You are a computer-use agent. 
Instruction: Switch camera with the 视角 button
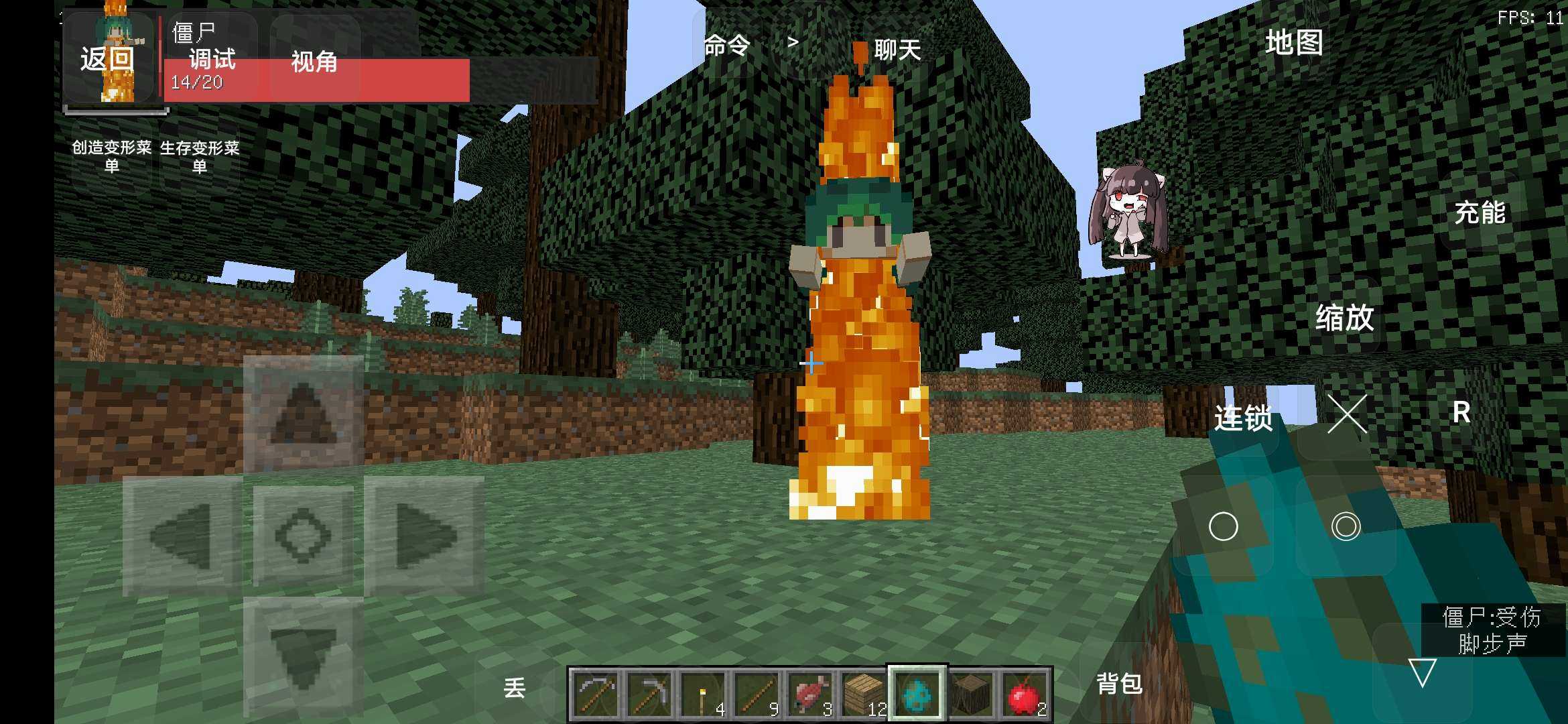click(x=314, y=62)
